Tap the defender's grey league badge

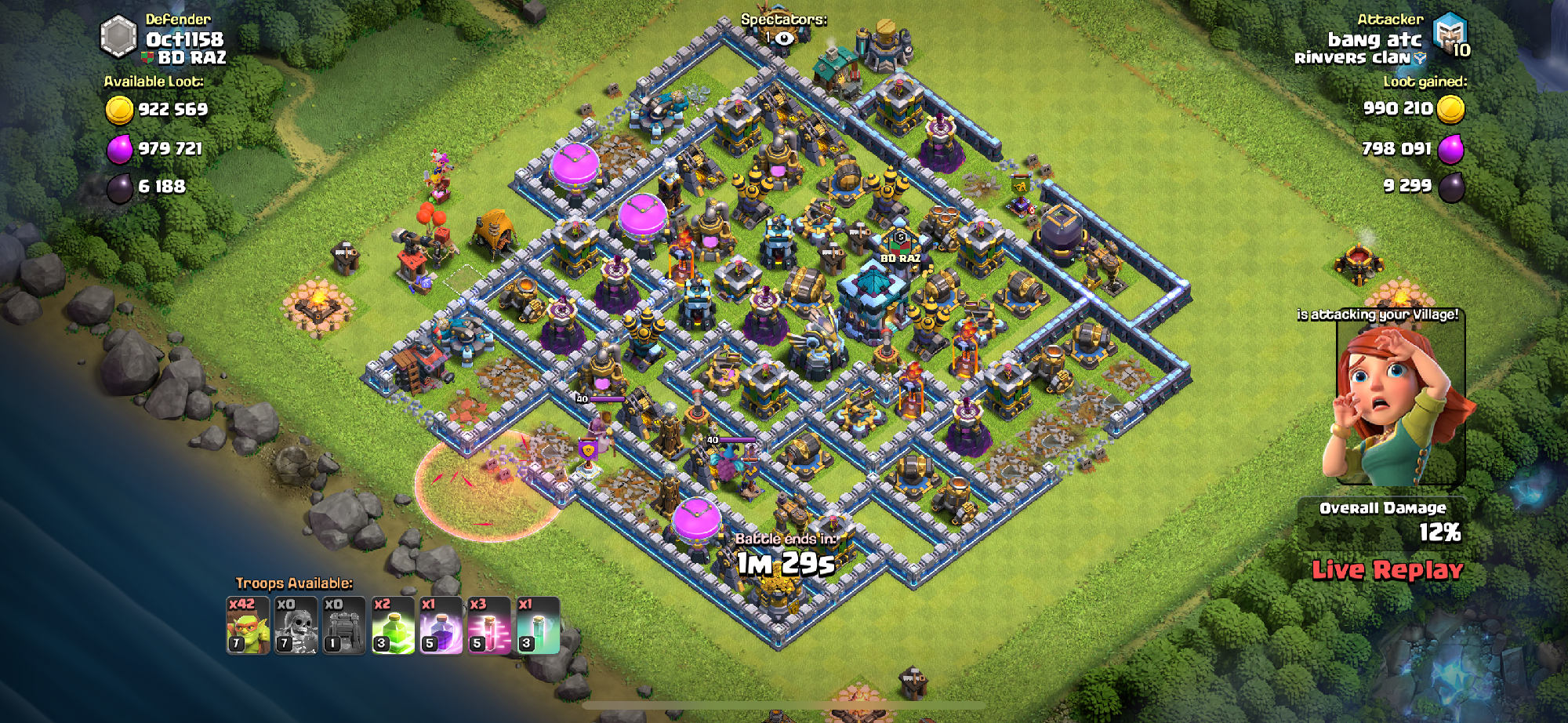click(x=119, y=37)
